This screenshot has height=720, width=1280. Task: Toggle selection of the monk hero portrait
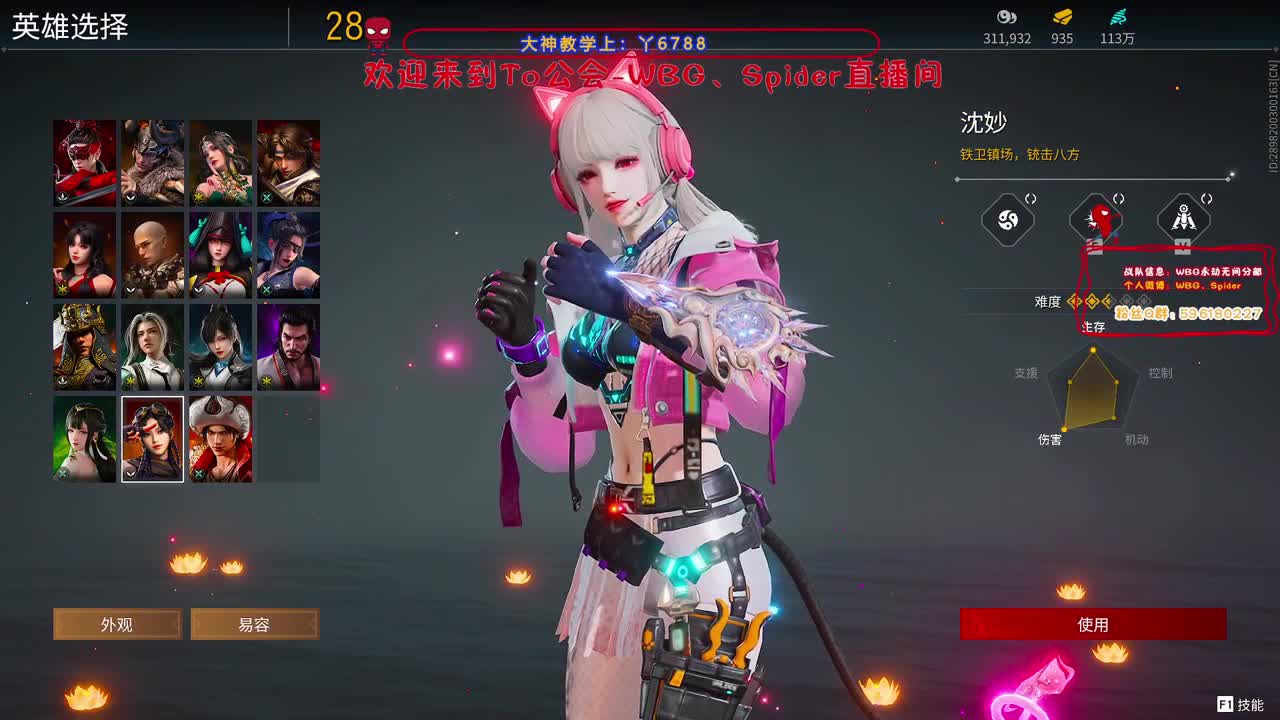point(152,254)
